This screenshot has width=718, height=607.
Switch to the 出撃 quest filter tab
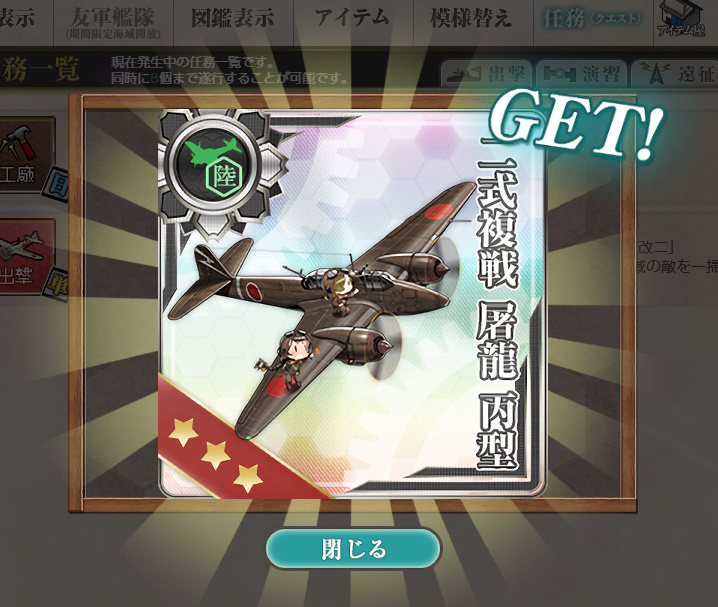tap(487, 75)
